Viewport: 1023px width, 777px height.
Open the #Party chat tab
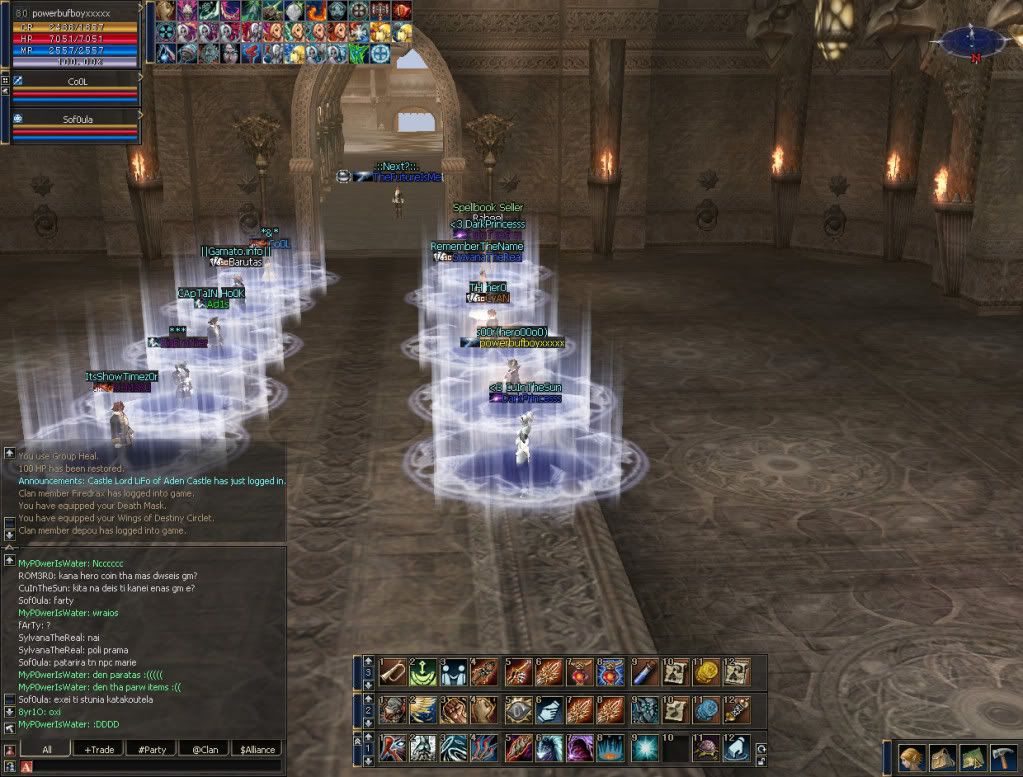[x=153, y=749]
